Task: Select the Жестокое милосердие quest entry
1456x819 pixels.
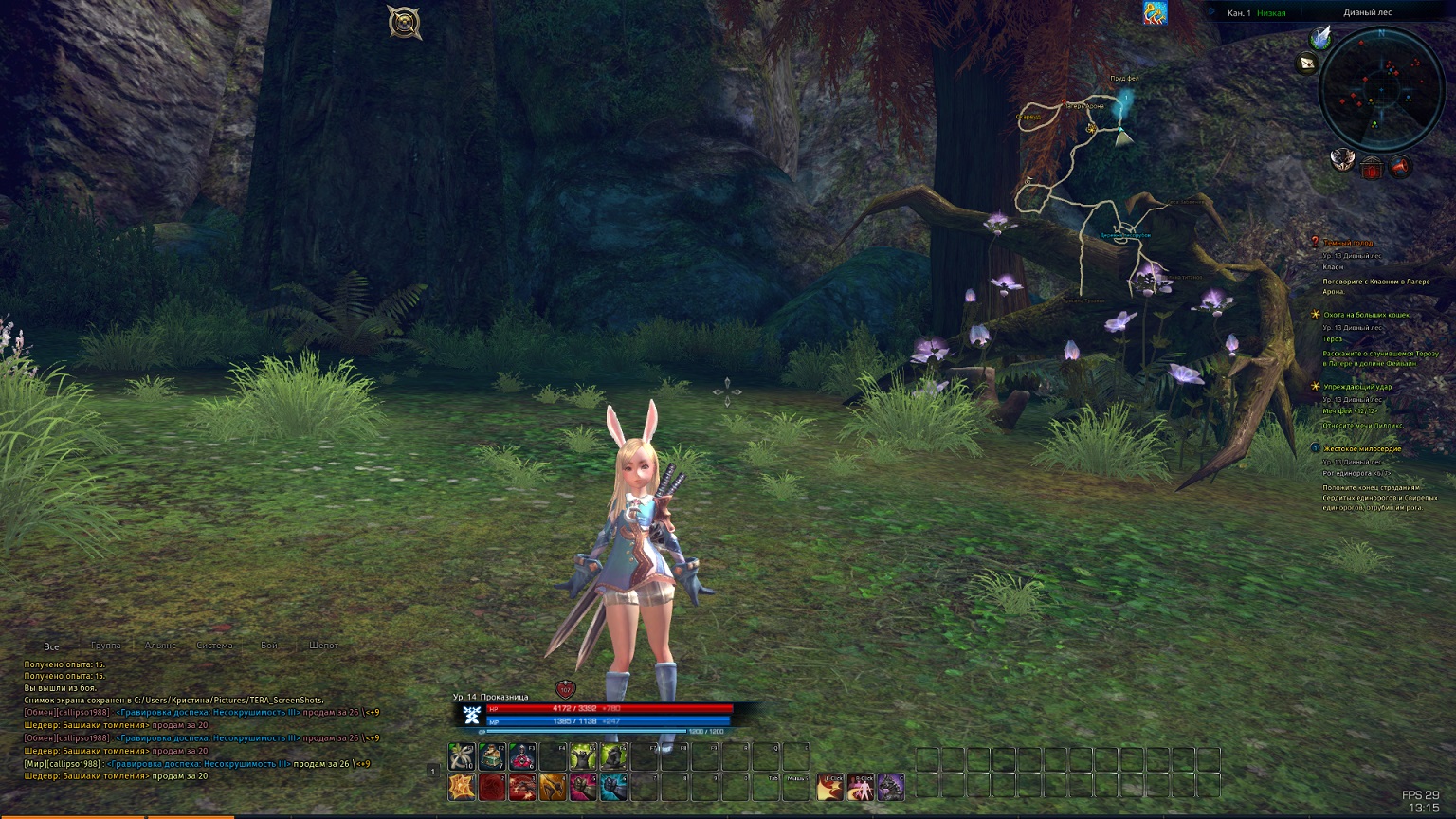Action: click(x=1361, y=448)
